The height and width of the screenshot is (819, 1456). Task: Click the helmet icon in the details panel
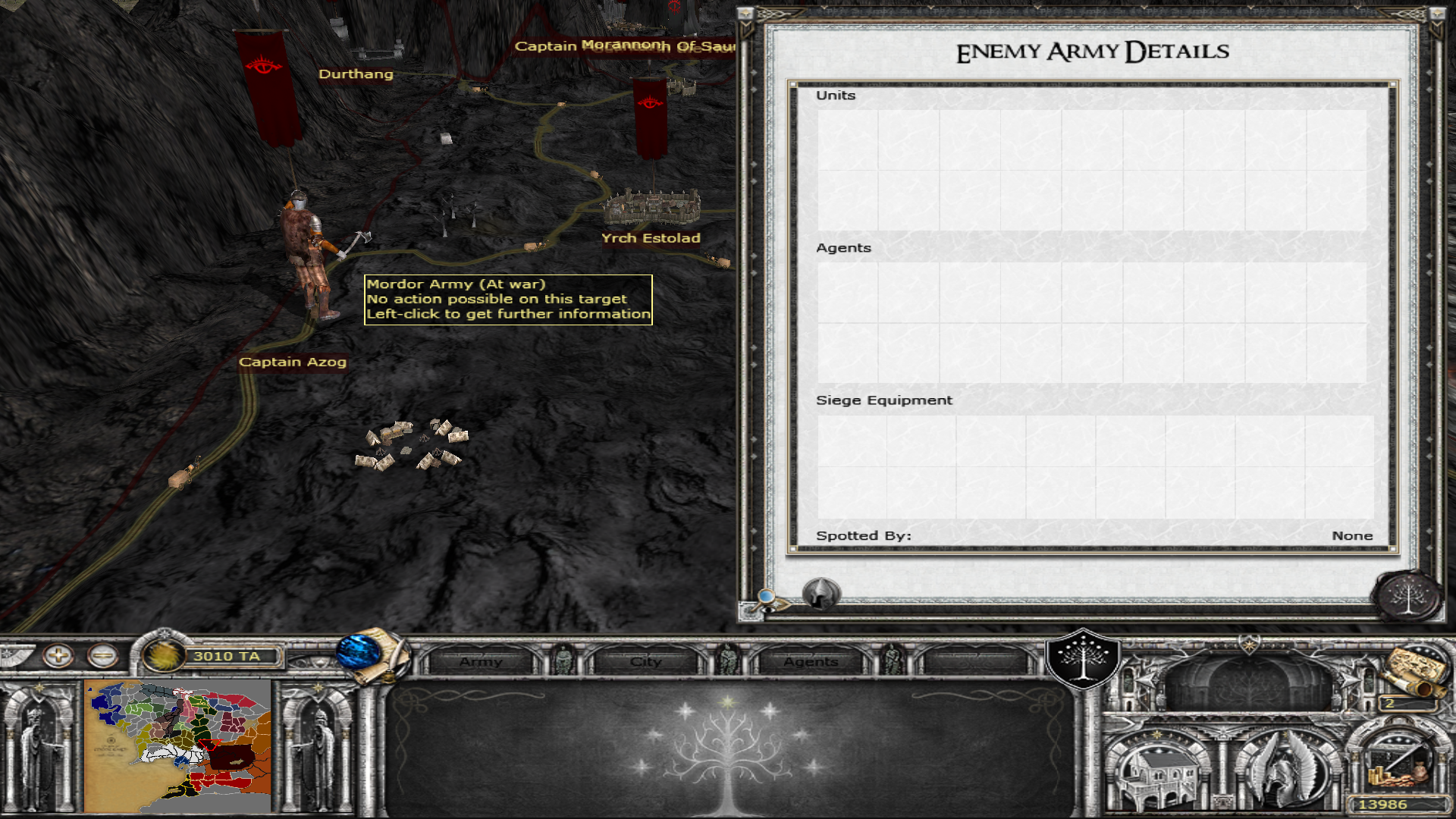(821, 593)
